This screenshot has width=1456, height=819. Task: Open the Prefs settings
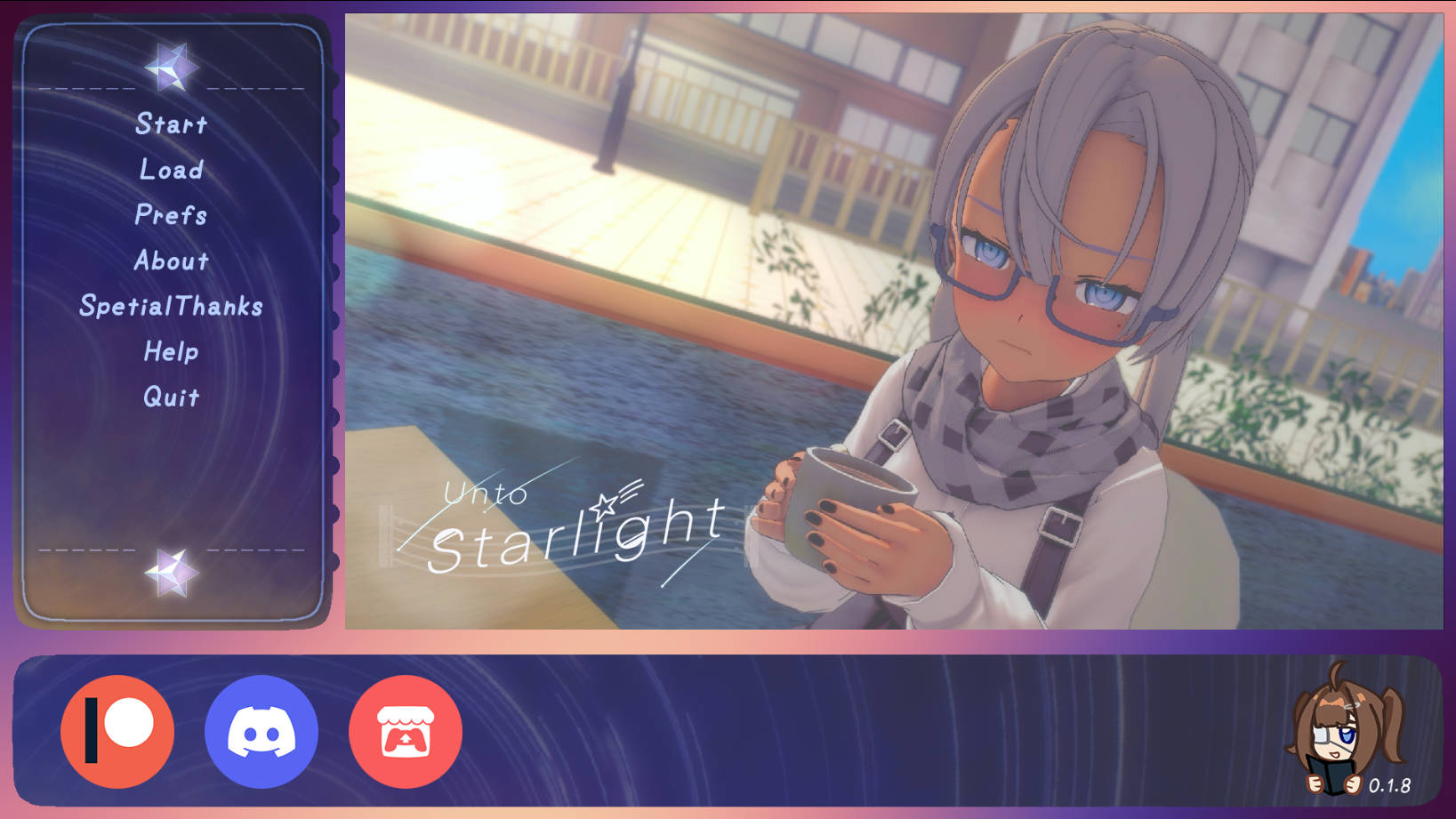coord(171,215)
